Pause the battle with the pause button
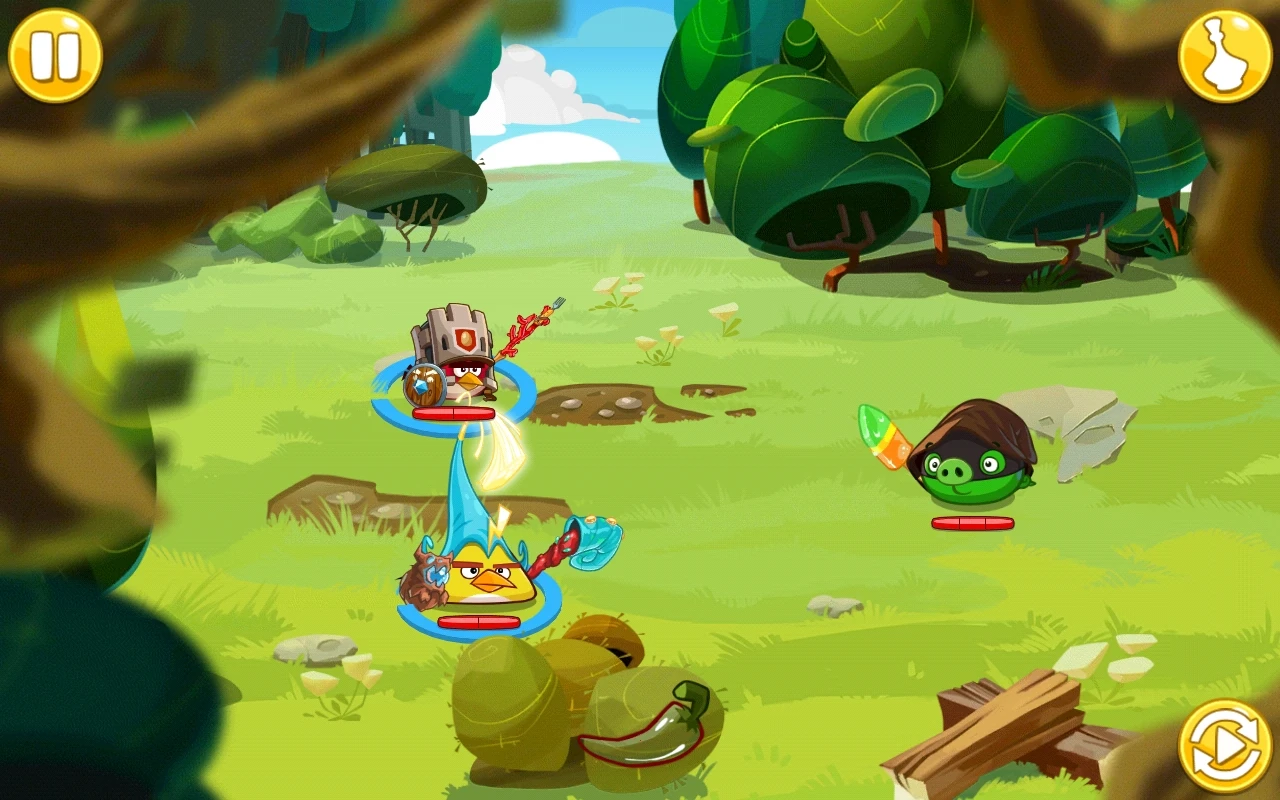This screenshot has width=1280, height=800. point(55,54)
